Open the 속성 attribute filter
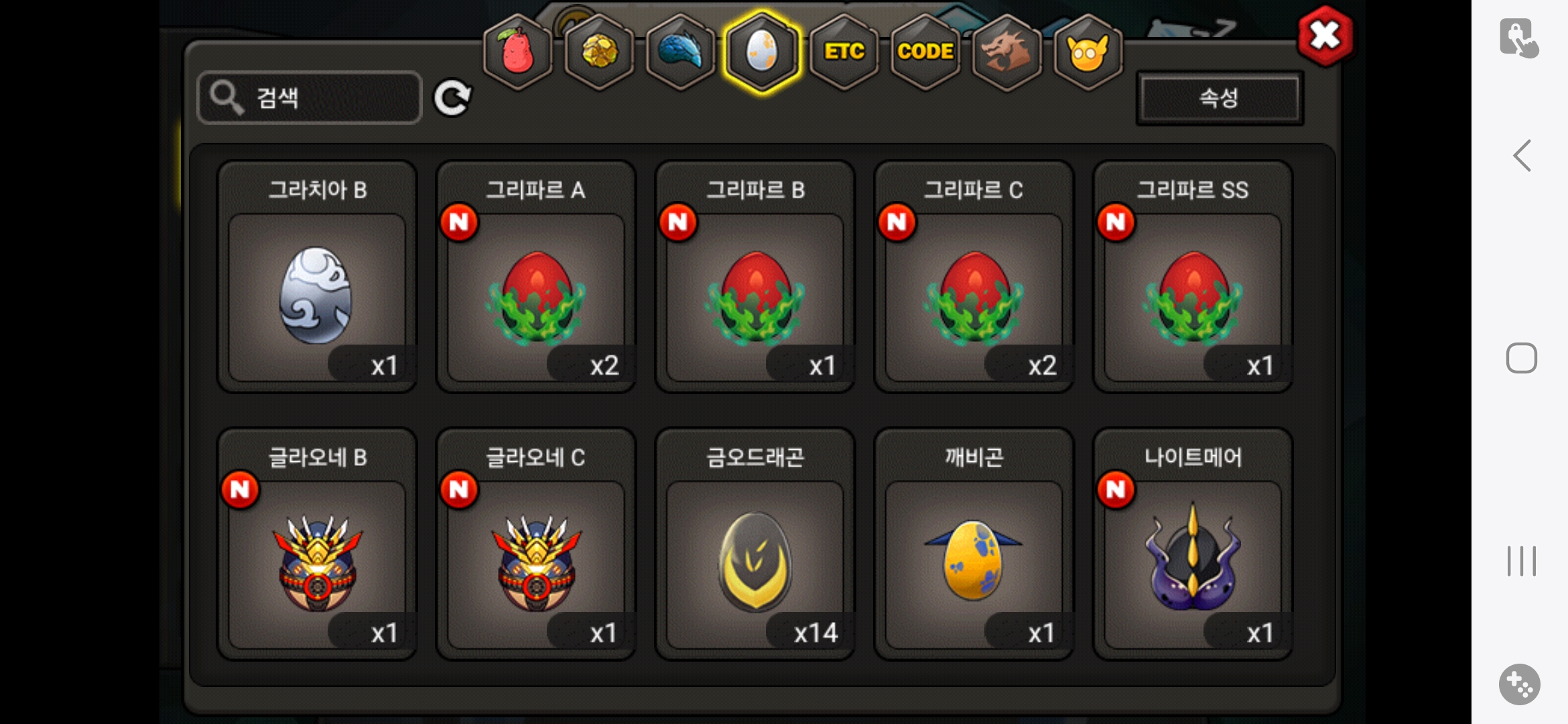The image size is (1568, 724). pos(1219,99)
